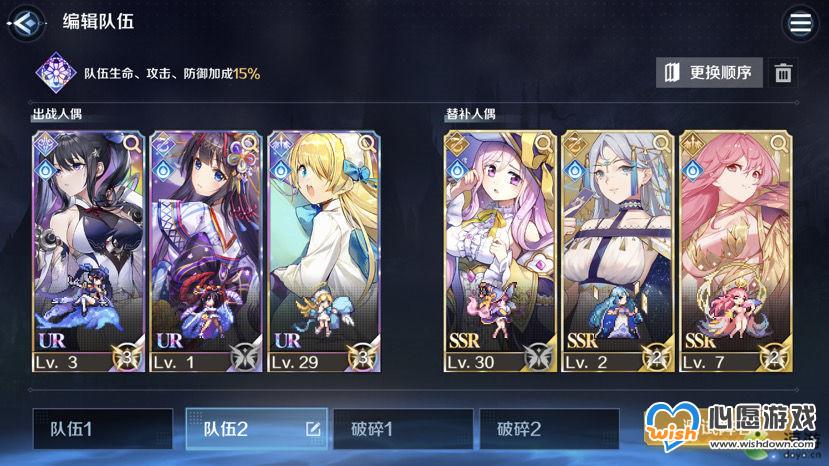Screen dimensions: 829x466
Task: Tap the team bonus flower emblem icon
Action: click(x=53, y=73)
